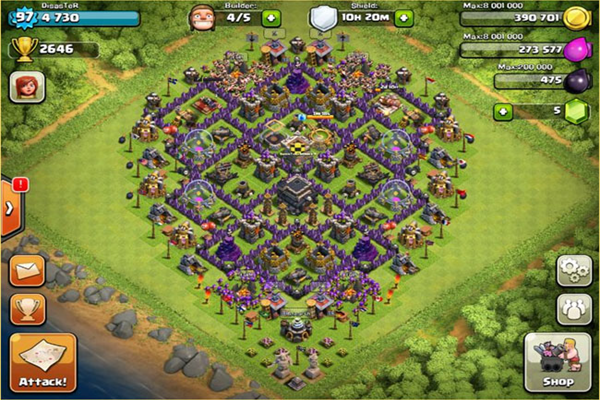Start an attack with the Attack! button

[43, 362]
